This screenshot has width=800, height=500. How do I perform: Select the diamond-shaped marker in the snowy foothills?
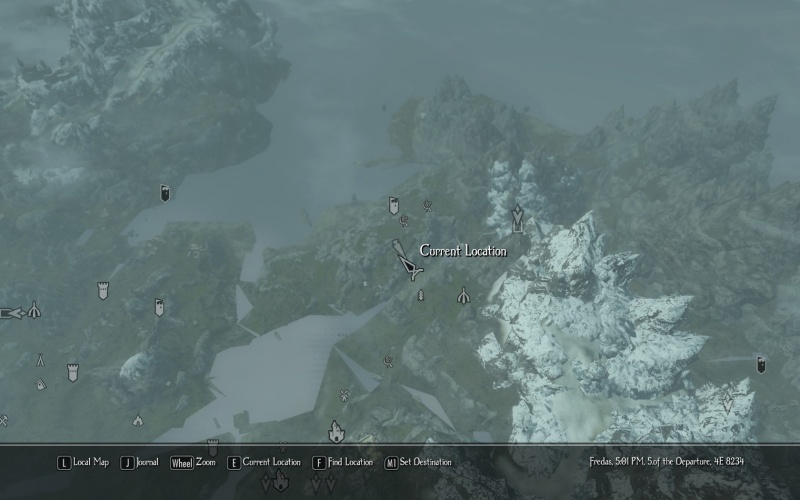point(727,401)
